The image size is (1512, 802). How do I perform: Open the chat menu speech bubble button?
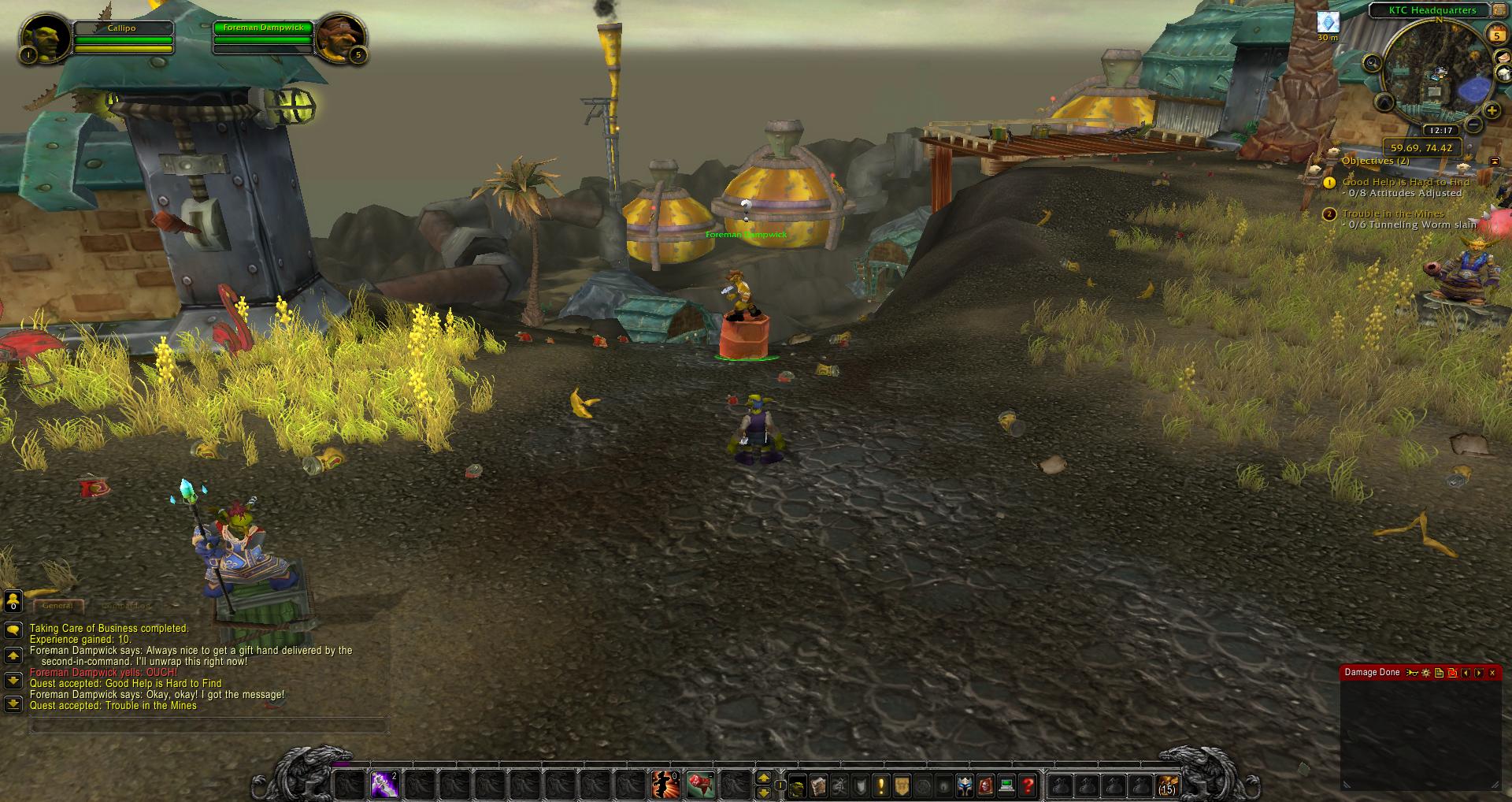pos(13,630)
